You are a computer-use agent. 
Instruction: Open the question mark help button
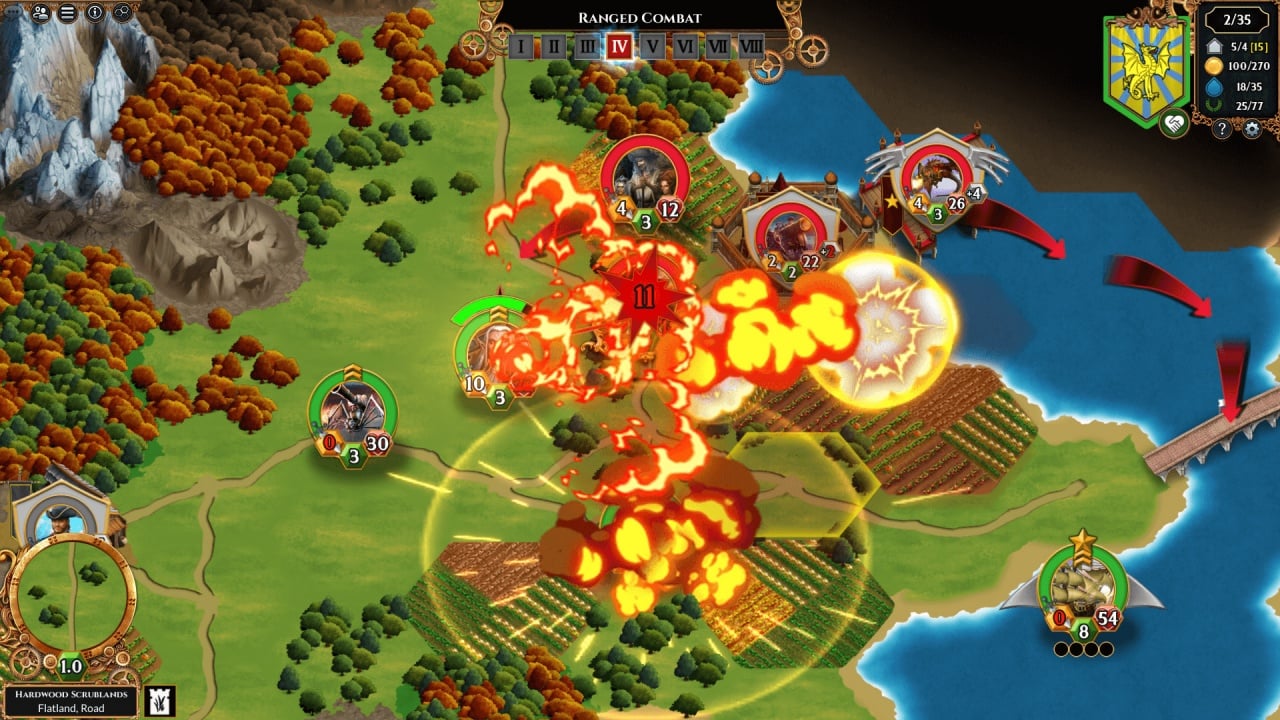[x=1221, y=128]
